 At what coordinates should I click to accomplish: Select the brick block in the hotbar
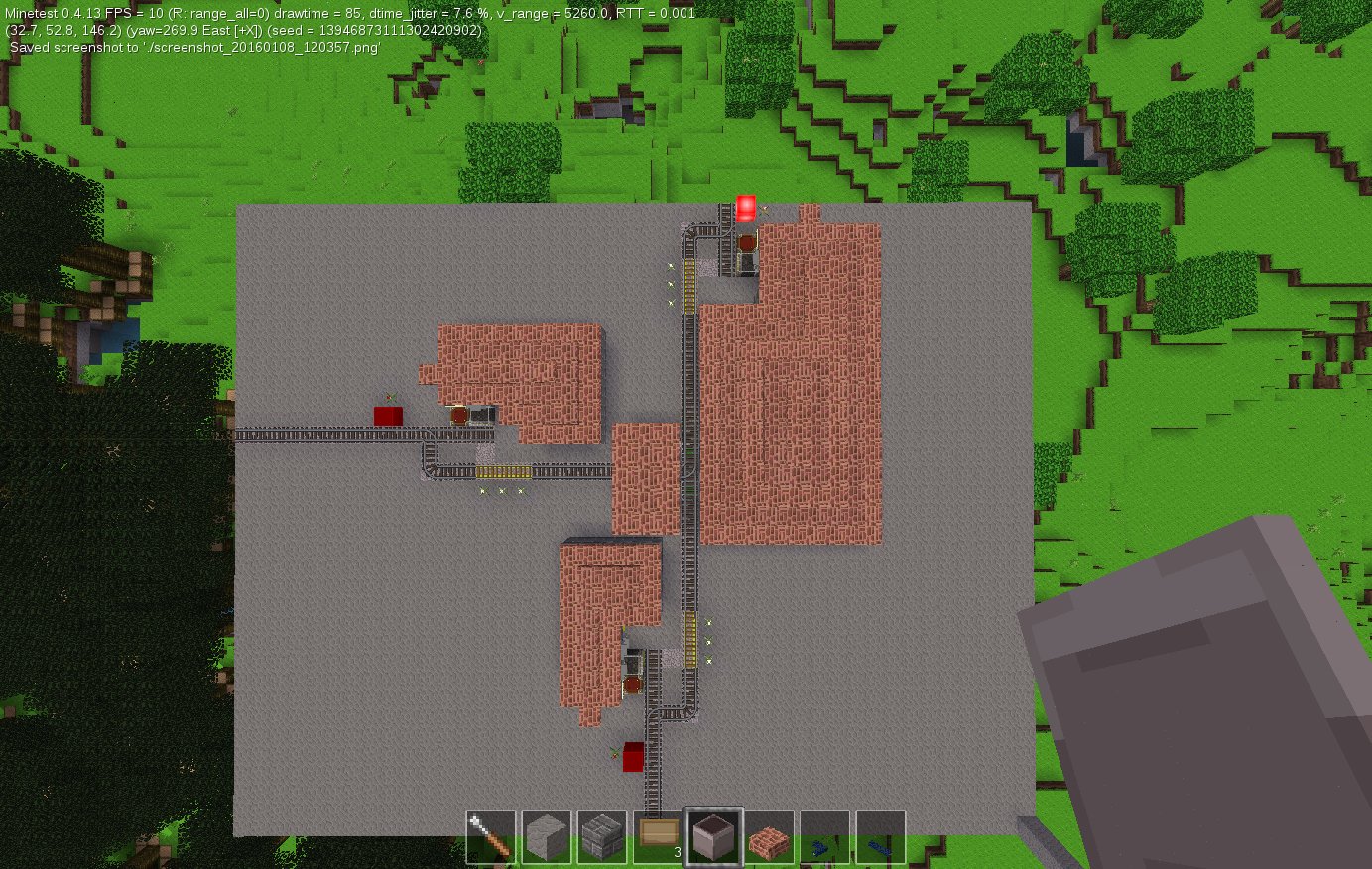(x=770, y=838)
